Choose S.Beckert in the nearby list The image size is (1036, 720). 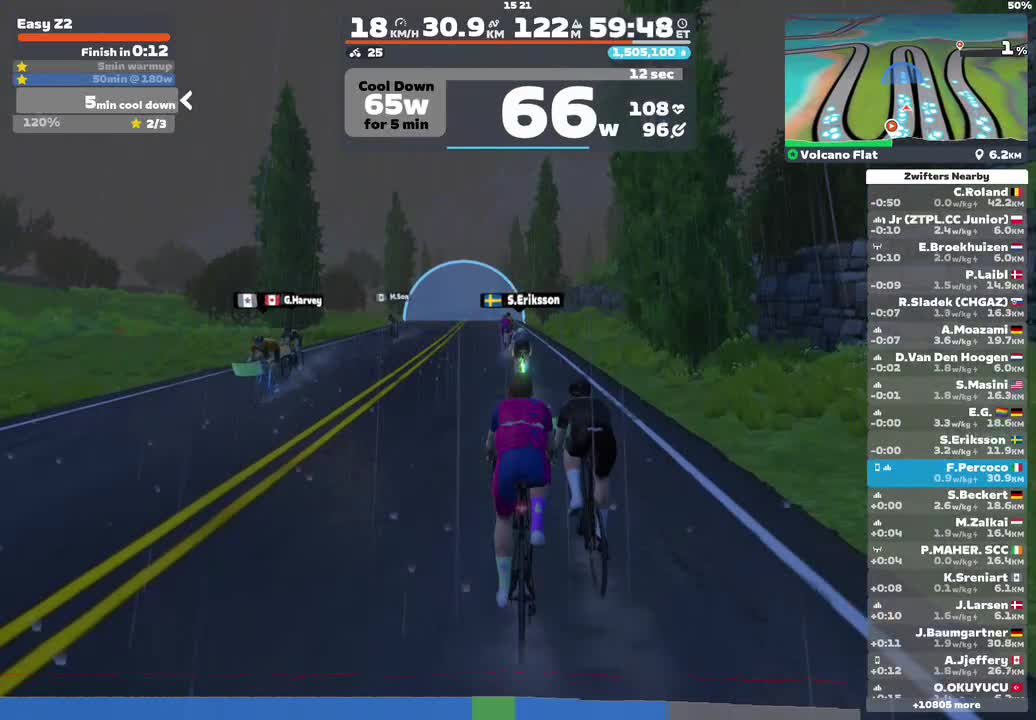click(946, 500)
